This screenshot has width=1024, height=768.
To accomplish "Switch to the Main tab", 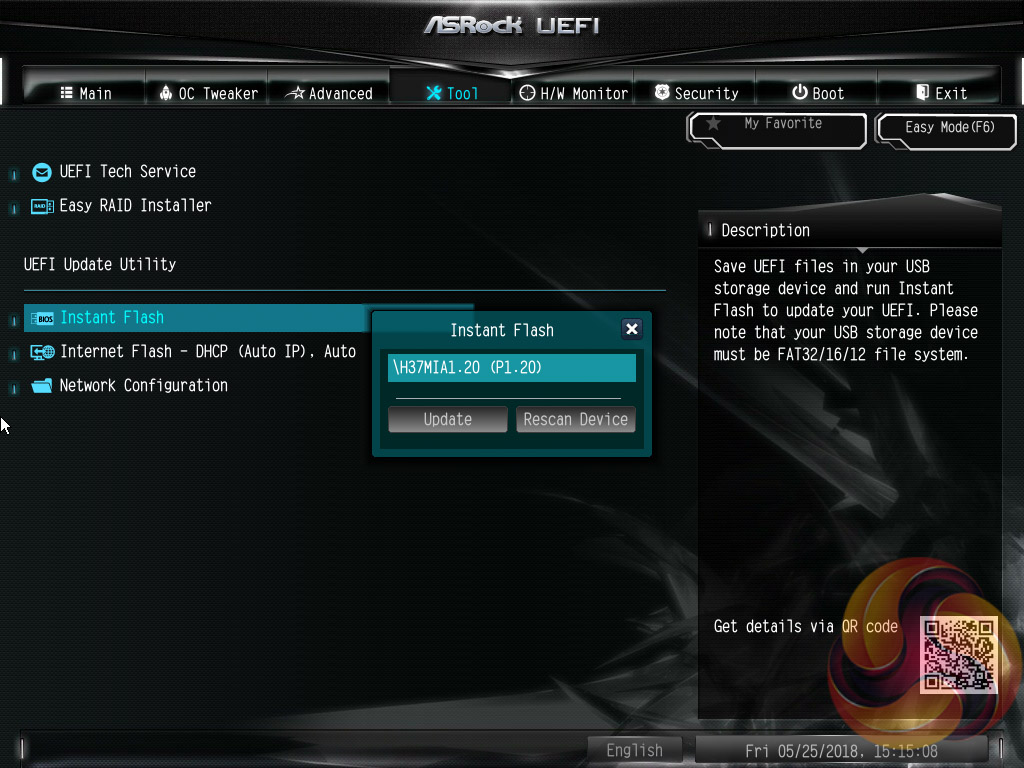I will (x=85, y=93).
